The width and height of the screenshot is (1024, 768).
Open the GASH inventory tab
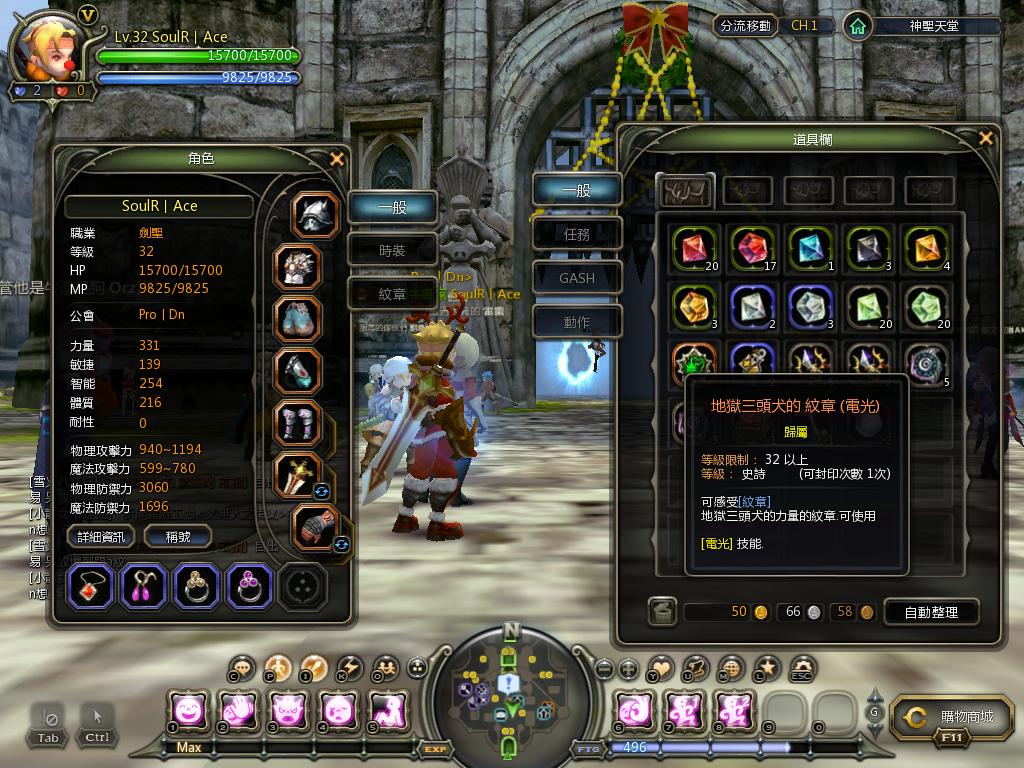tap(577, 278)
